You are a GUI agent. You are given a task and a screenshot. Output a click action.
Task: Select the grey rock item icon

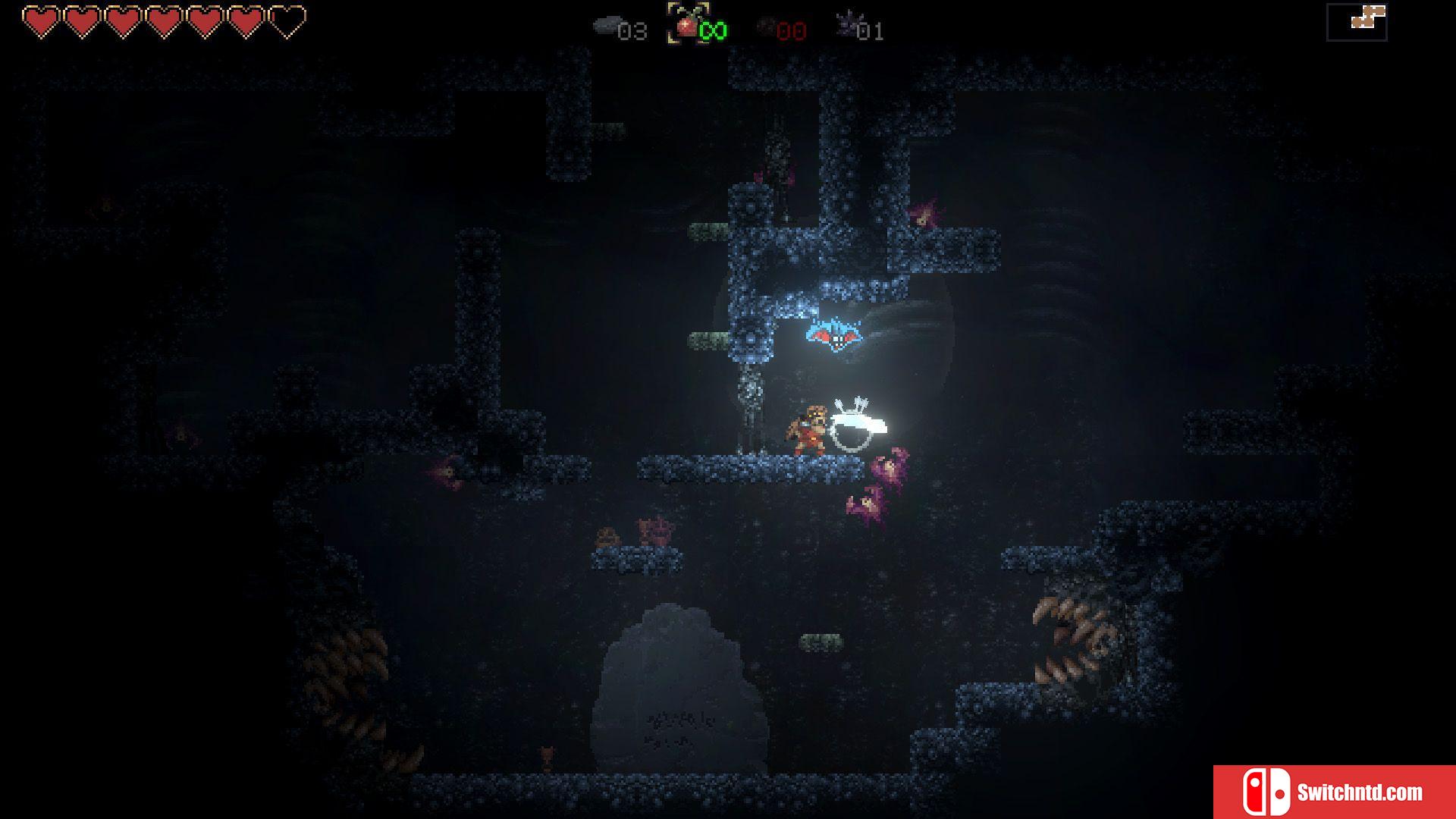605,27
